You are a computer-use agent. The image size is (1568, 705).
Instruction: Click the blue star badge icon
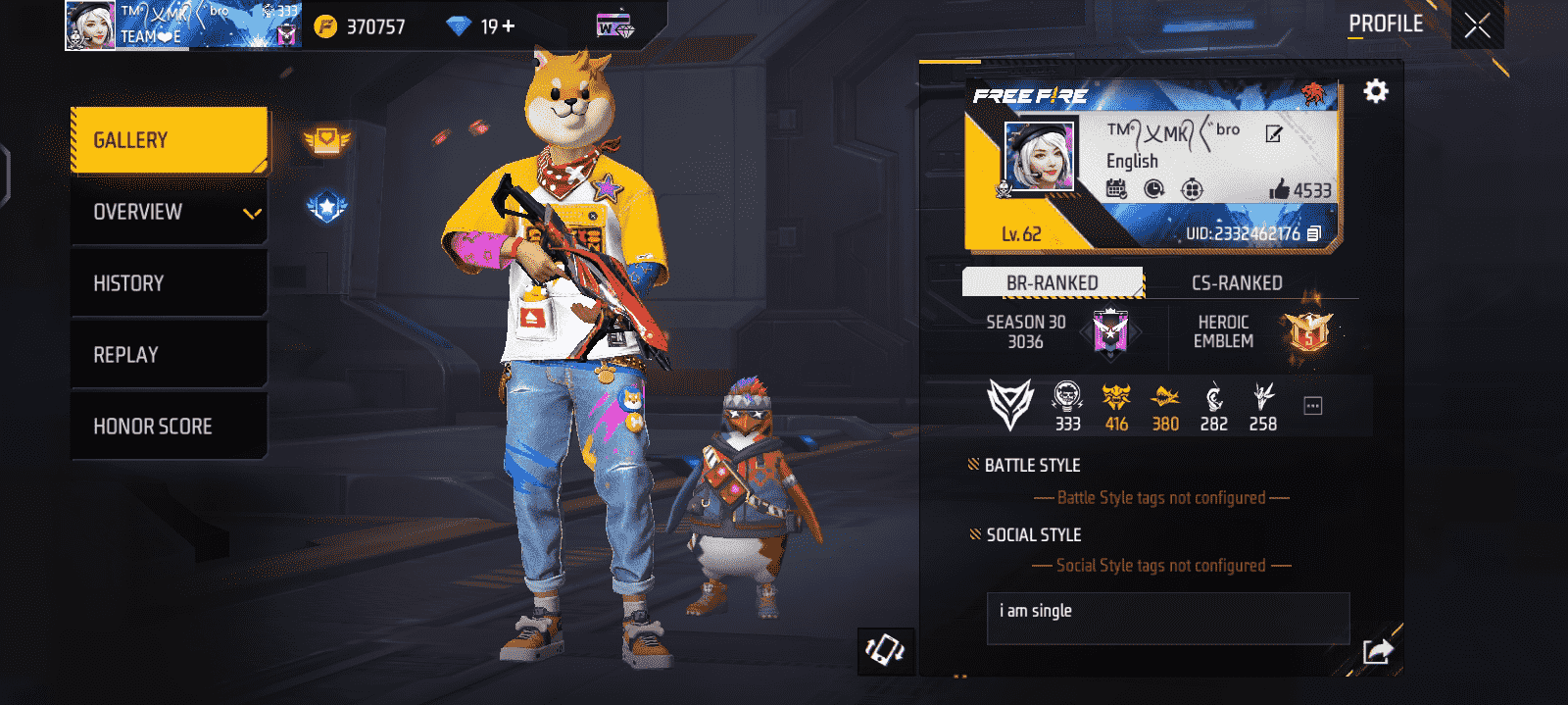pyautogui.click(x=326, y=207)
